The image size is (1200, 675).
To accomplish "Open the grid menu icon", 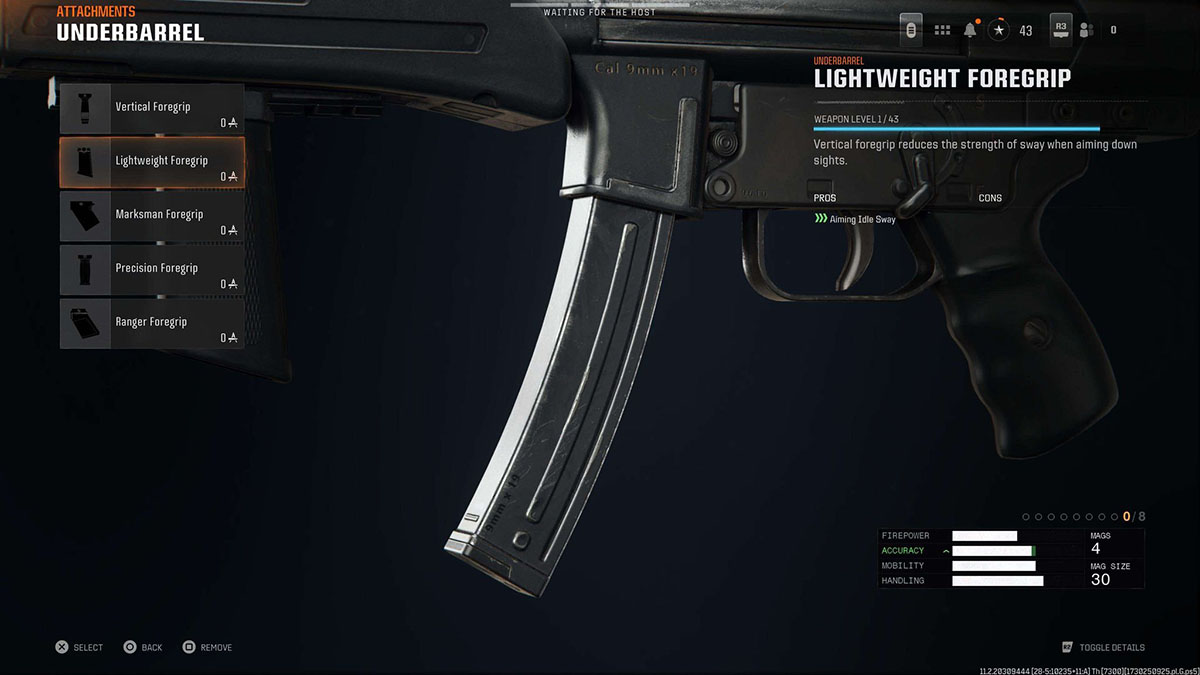I will tap(942, 30).
